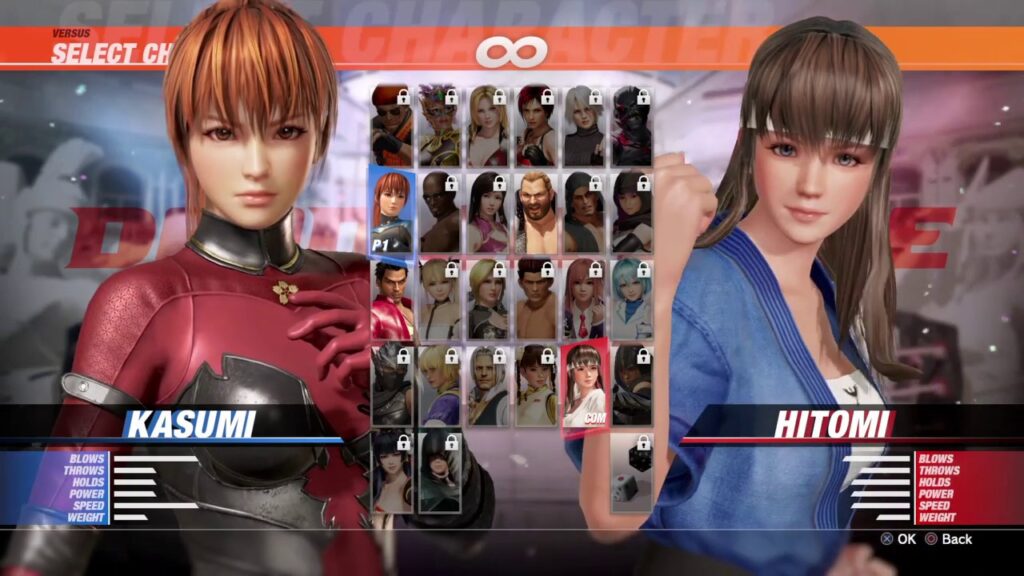Choose Kokoro in the pink outfit

tap(487, 212)
